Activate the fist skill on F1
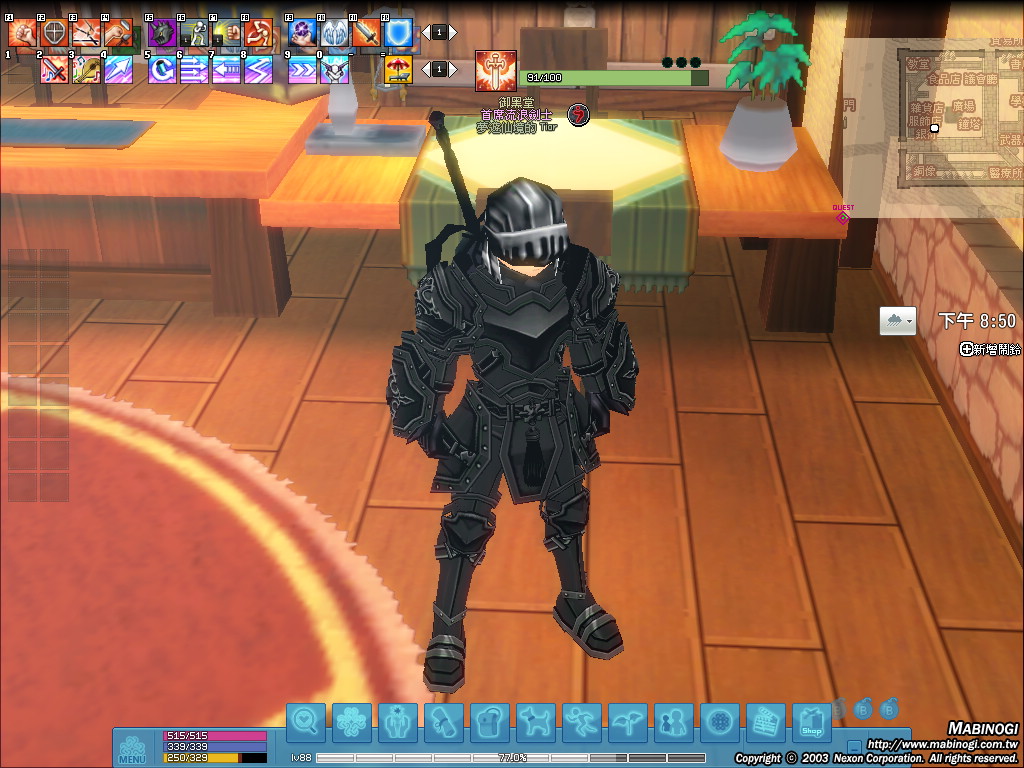The width and height of the screenshot is (1024, 768). pyautogui.click(x=23, y=33)
